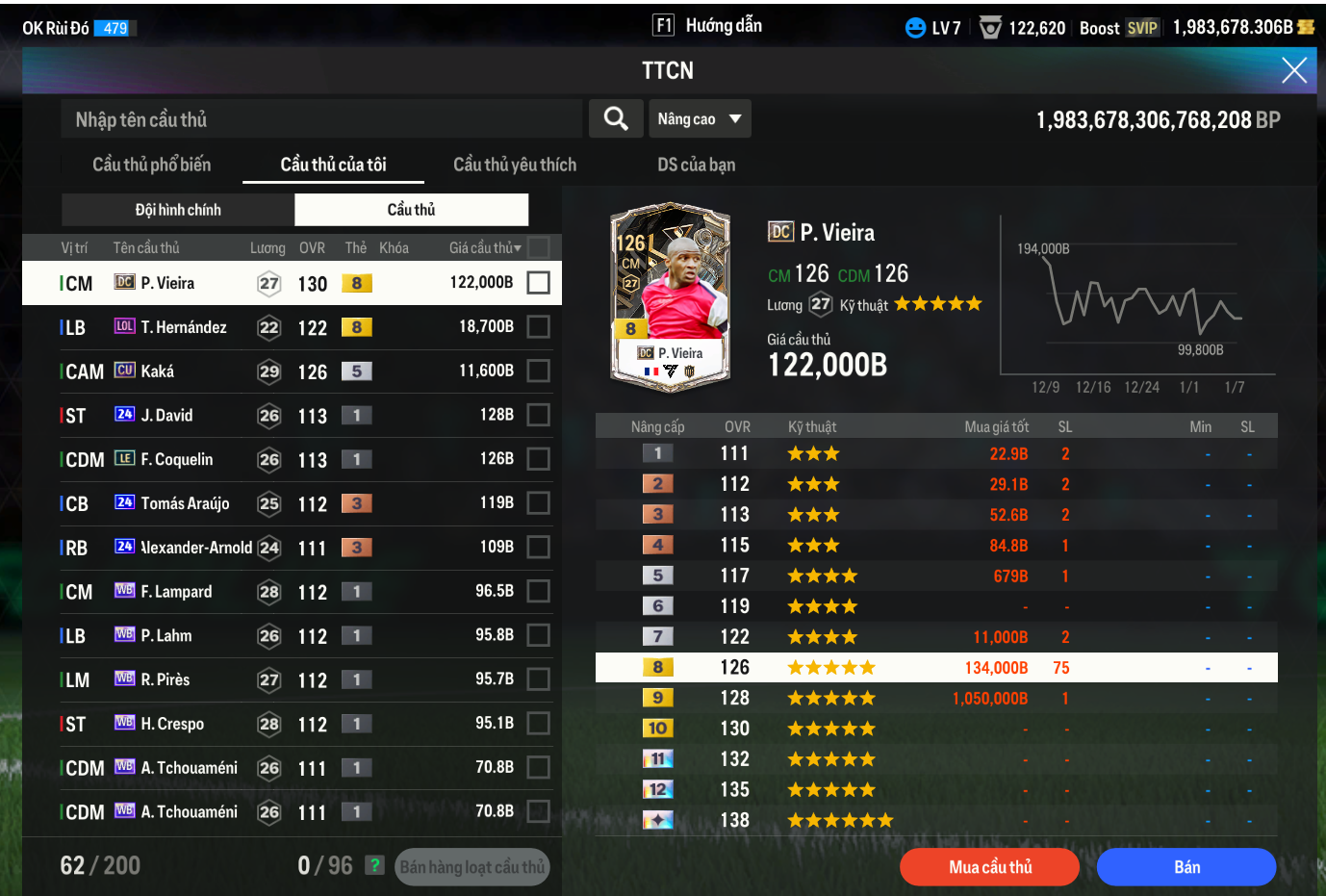Sort by Giá cầu thủ column
This screenshot has width=1326, height=896.
[485, 248]
